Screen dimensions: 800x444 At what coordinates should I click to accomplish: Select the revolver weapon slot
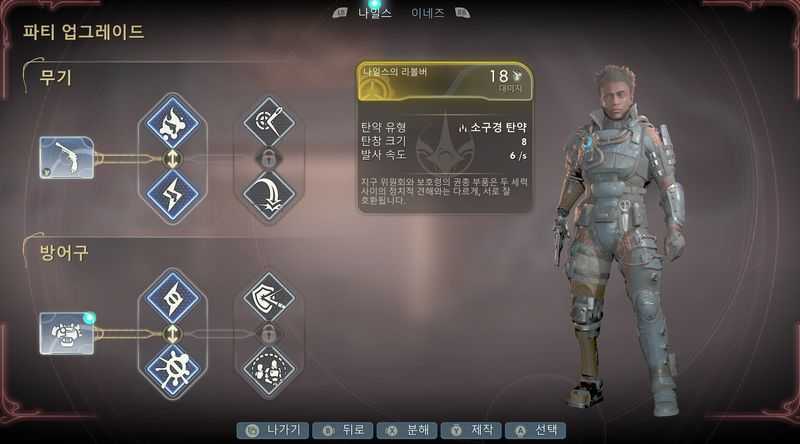pos(67,158)
